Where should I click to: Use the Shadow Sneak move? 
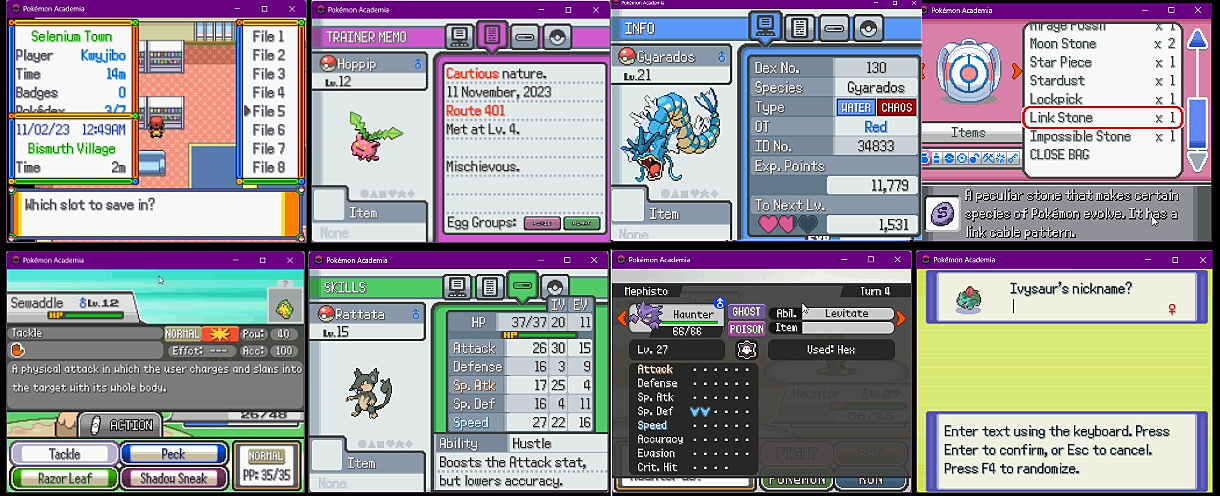173,478
